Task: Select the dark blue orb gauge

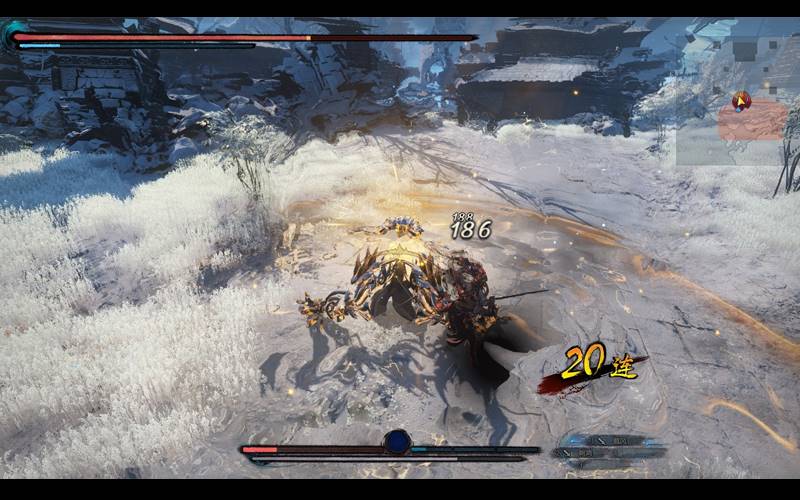Action: point(397,441)
